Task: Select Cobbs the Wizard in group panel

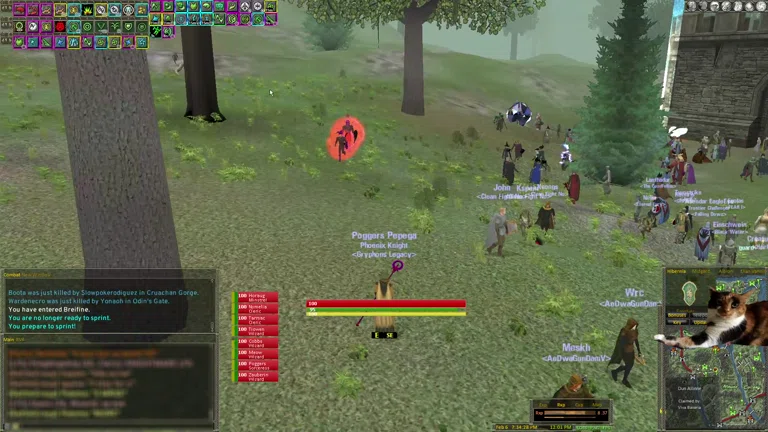Action: coord(257,342)
